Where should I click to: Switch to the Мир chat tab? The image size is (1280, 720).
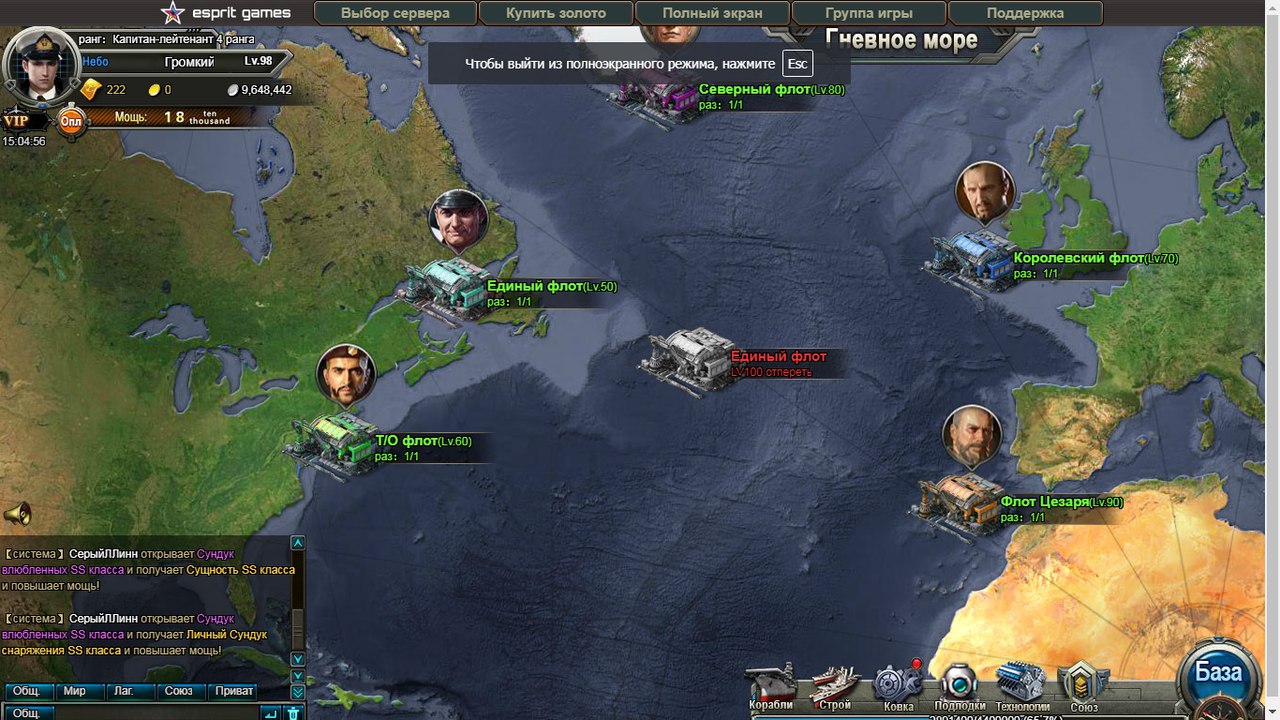[x=75, y=691]
